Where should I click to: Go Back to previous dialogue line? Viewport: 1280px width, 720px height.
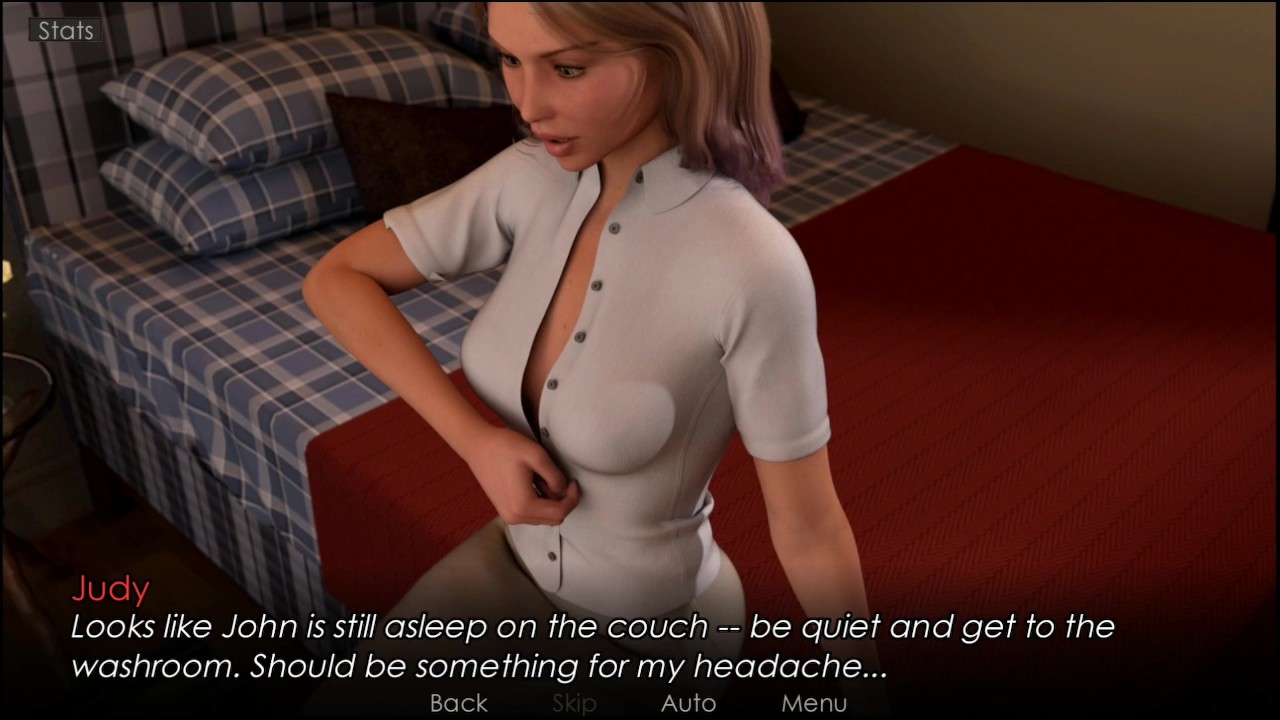click(459, 703)
